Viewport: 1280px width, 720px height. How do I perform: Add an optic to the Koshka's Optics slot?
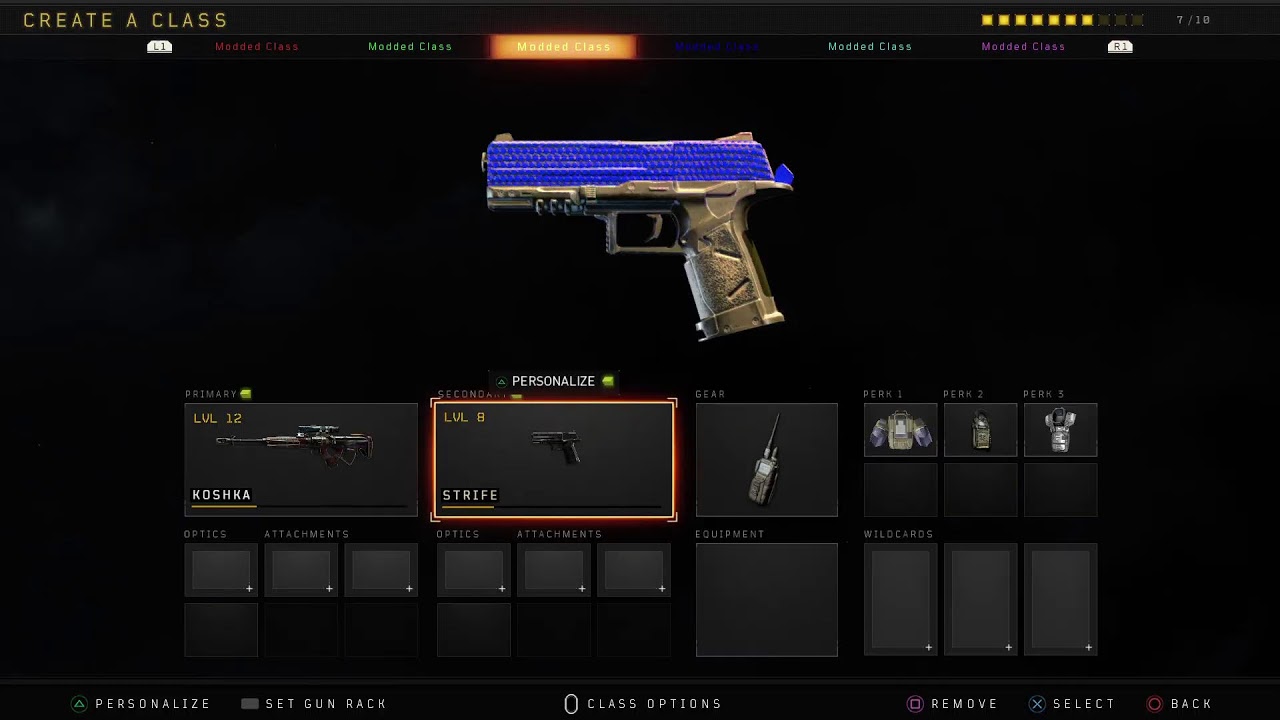(x=221, y=570)
